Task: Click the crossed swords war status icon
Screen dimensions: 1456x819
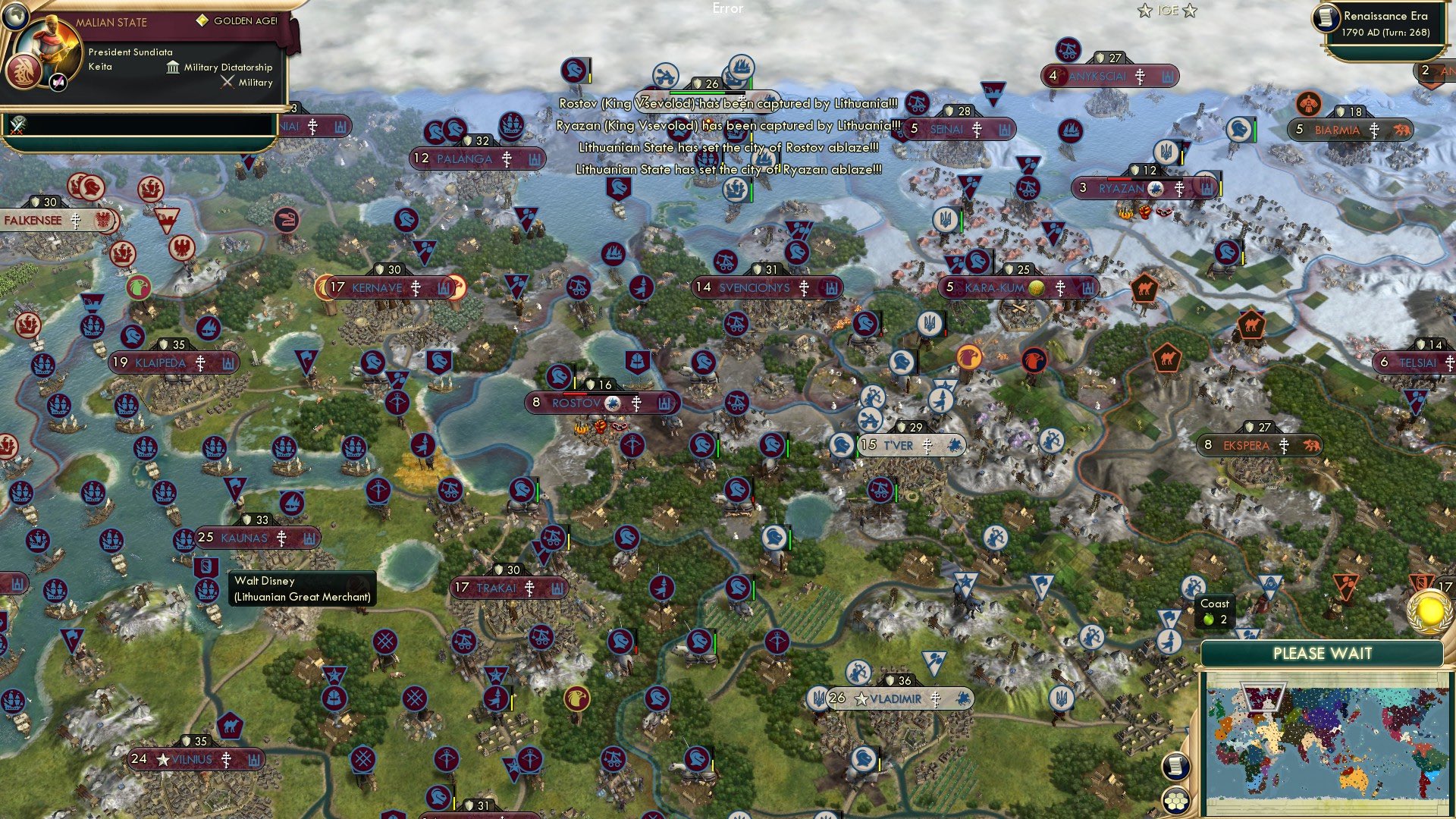Action: pyautogui.click(x=17, y=124)
